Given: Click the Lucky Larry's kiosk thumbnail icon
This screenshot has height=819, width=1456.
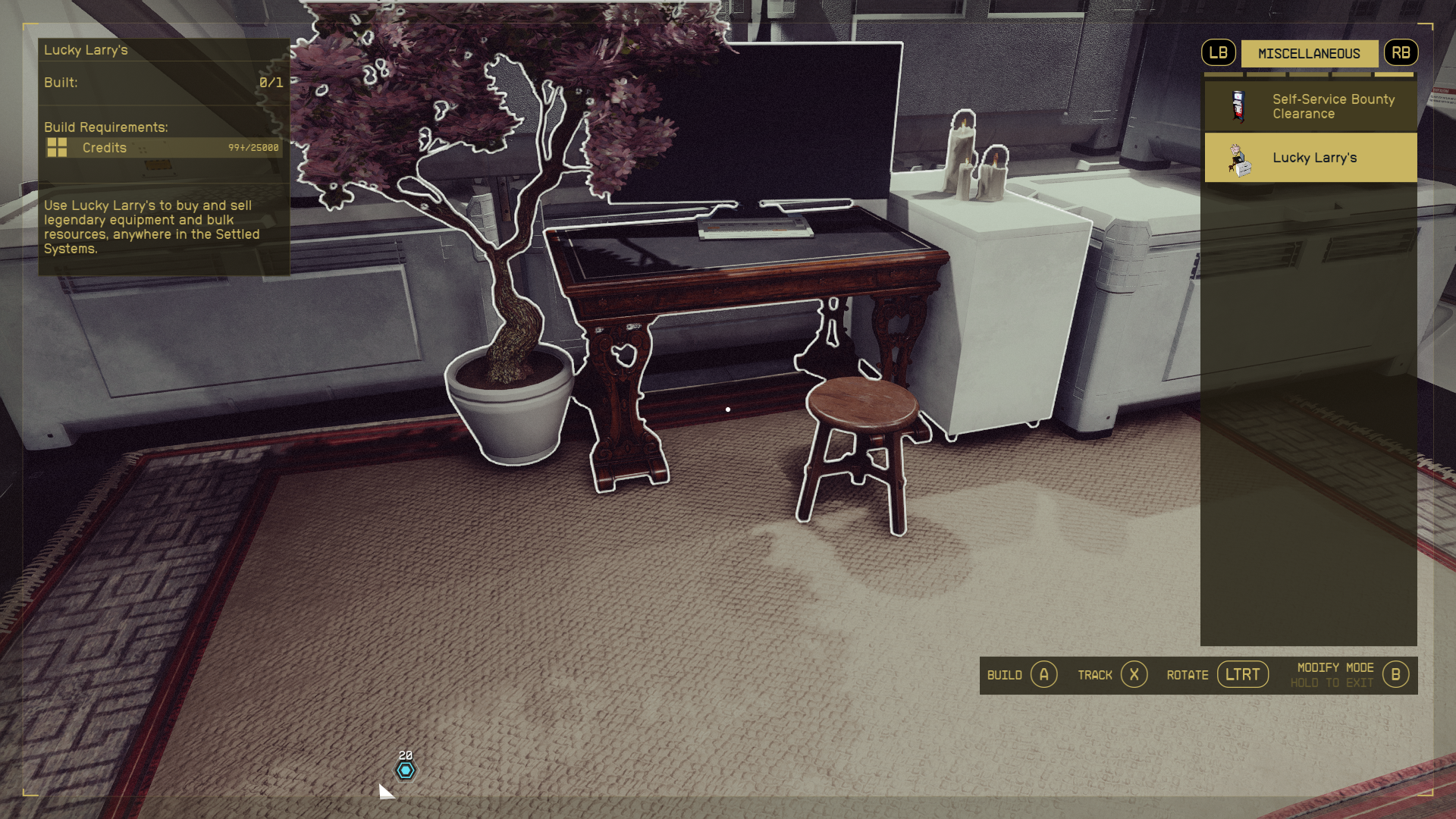Looking at the screenshot, I should coord(1239,157).
